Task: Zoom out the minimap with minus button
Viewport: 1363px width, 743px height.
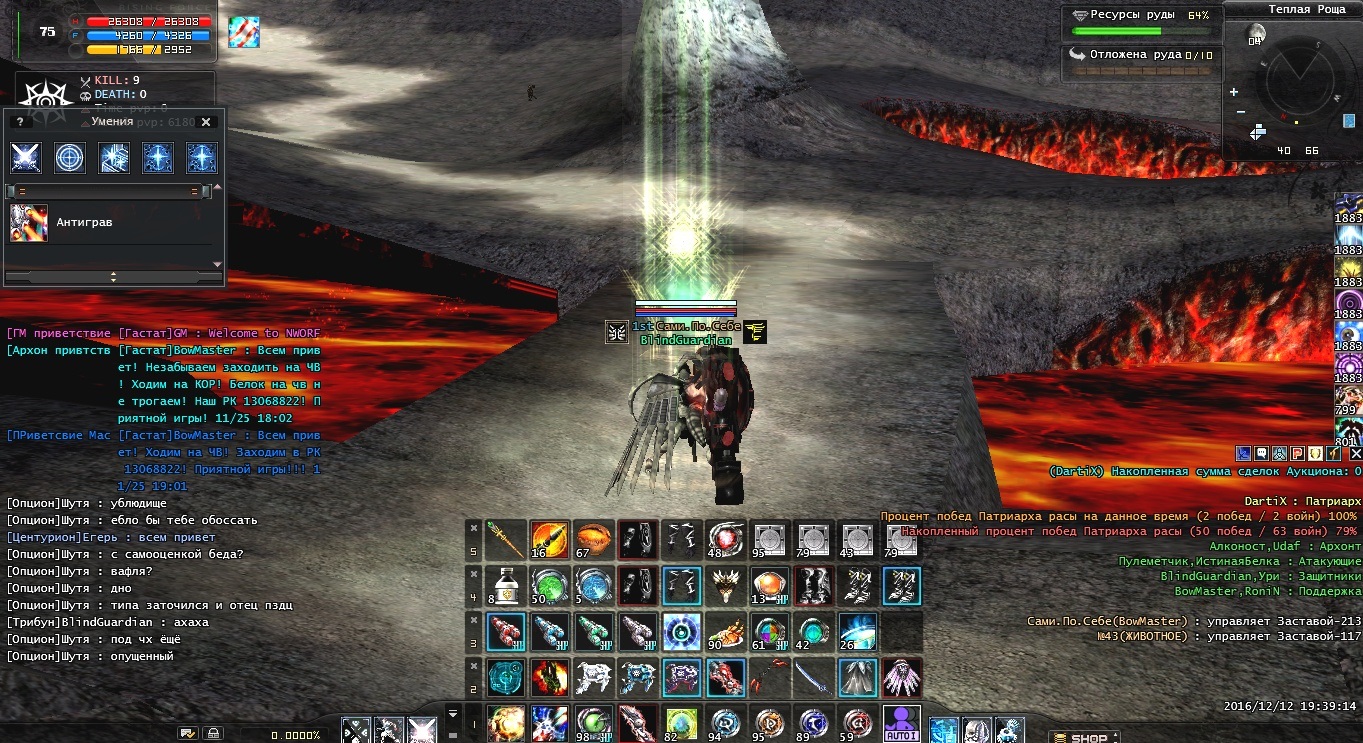Action: (x=1240, y=111)
